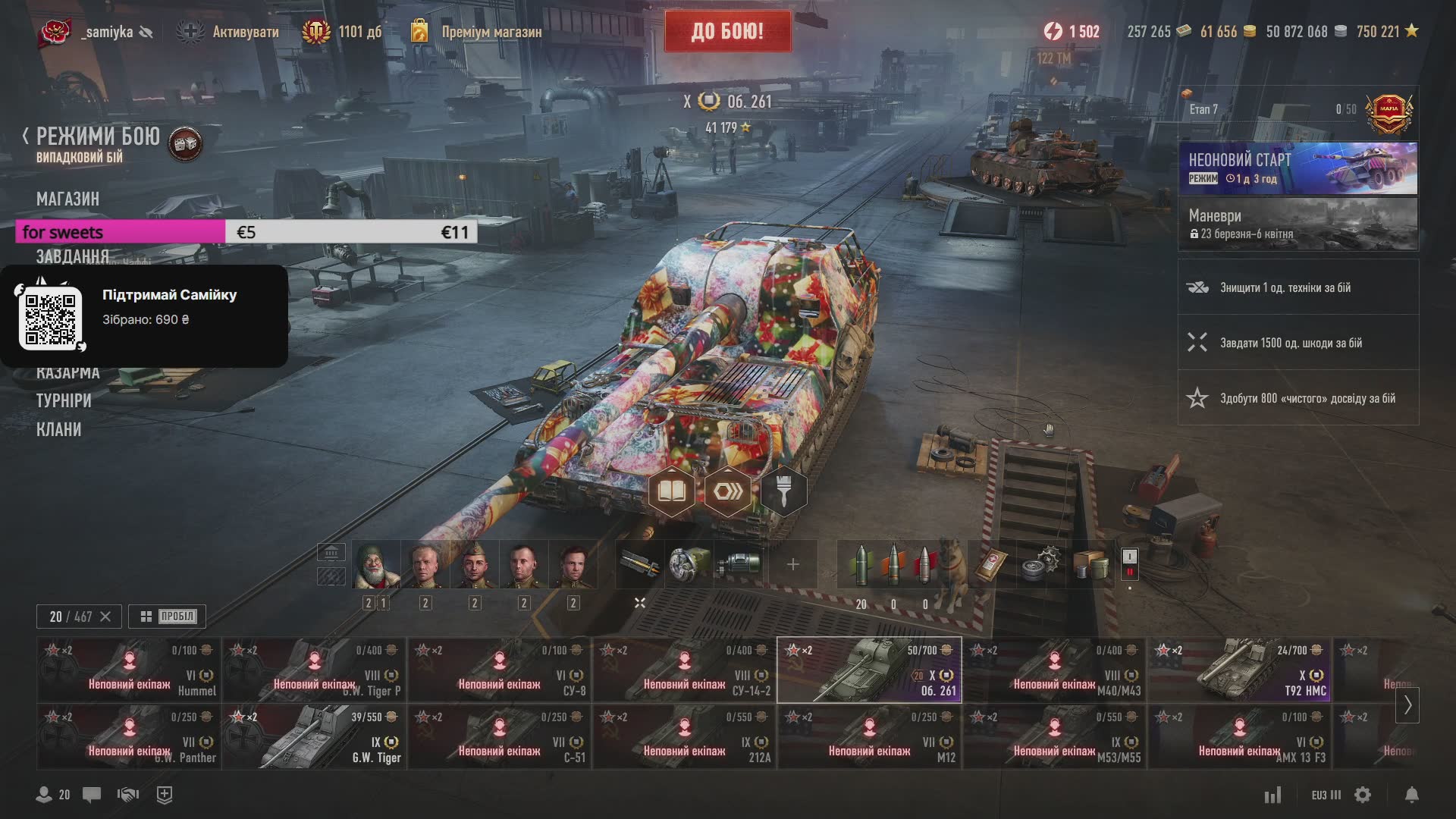Choose the G.W. Tiger tank card
The height and width of the screenshot is (819, 1456).
(314, 737)
